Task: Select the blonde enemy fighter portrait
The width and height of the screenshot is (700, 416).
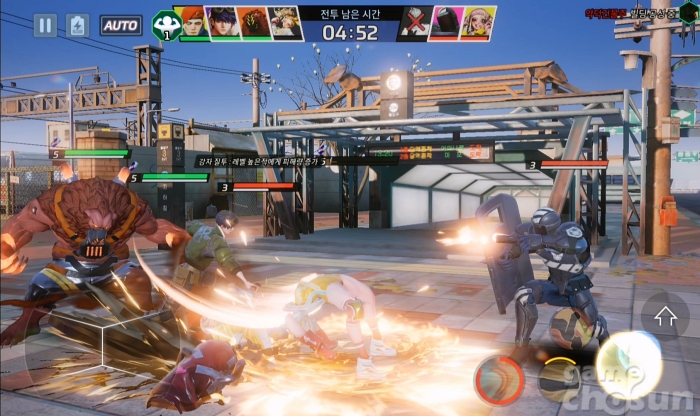Action: coord(477,23)
